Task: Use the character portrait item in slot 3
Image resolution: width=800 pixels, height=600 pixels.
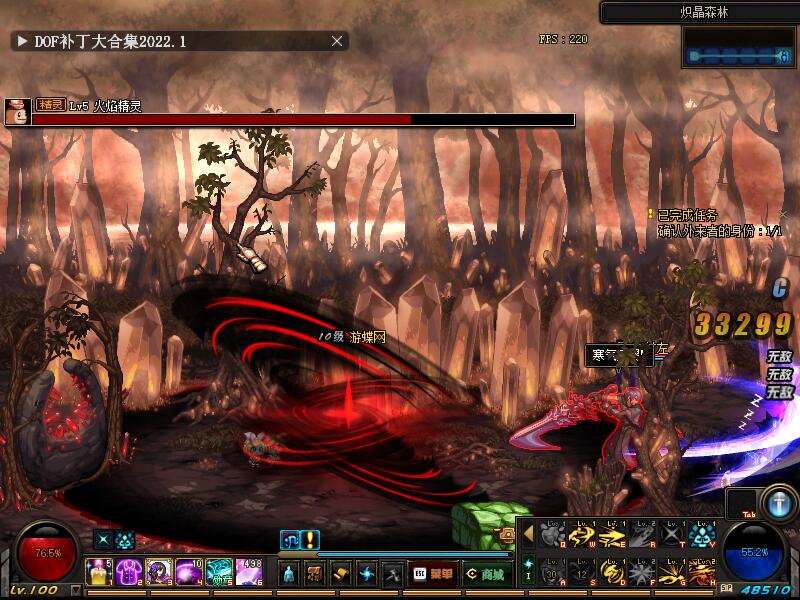Action: 158,572
